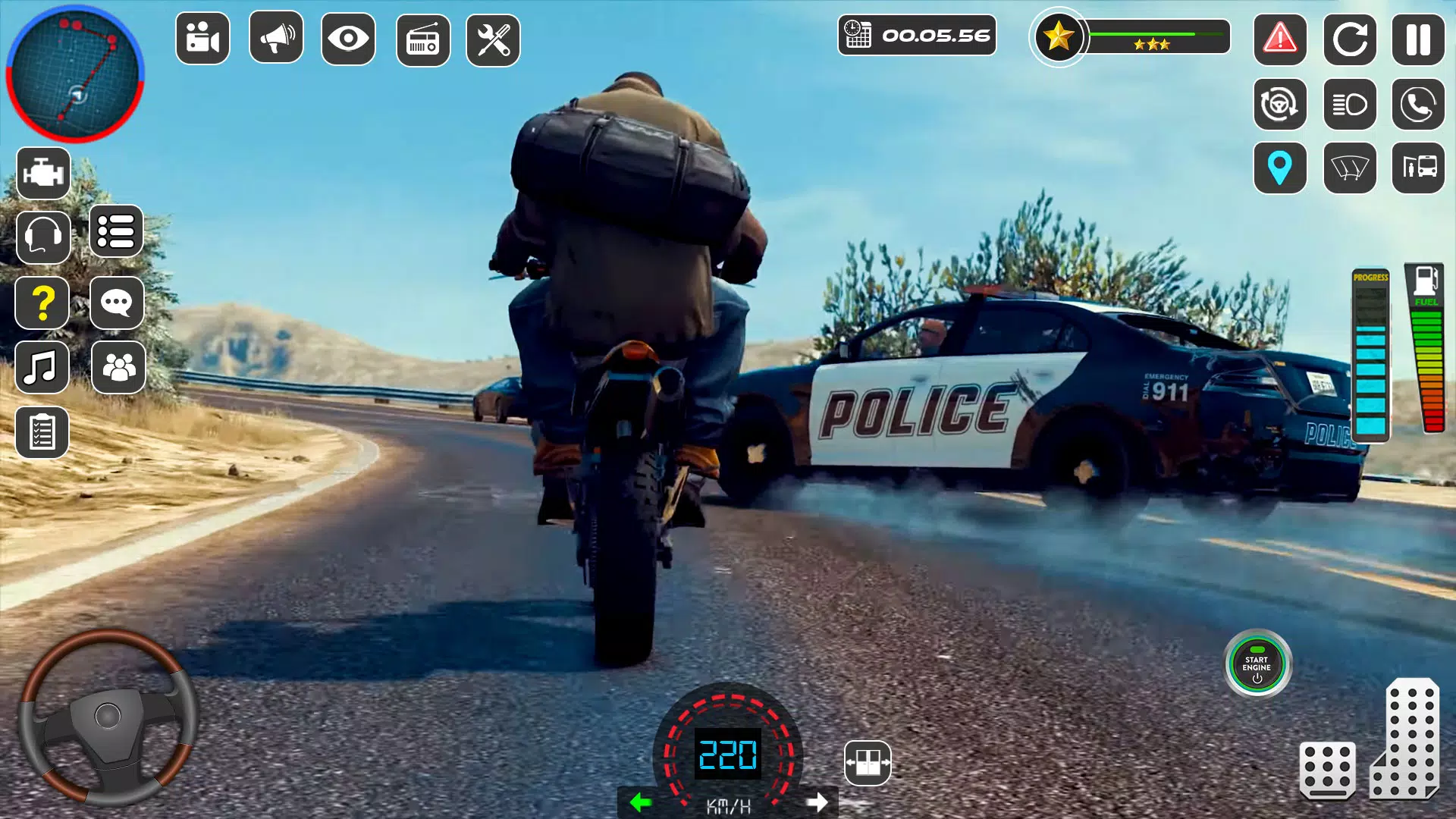Tap the gear shift indicator near speedometer
Viewport: 1456px width, 819px height.
[x=866, y=764]
